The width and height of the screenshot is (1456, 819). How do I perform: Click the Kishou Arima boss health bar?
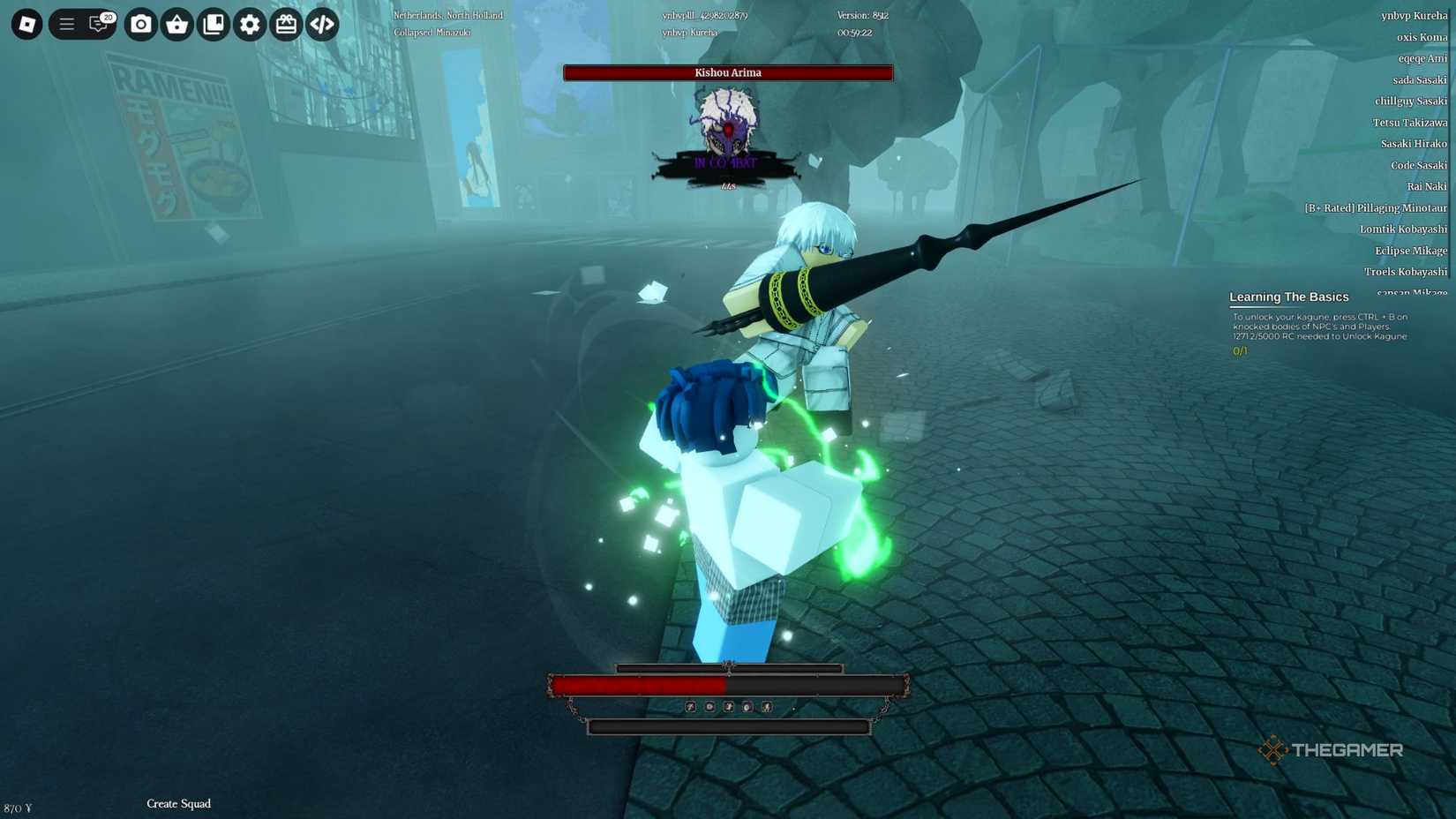coord(727,72)
